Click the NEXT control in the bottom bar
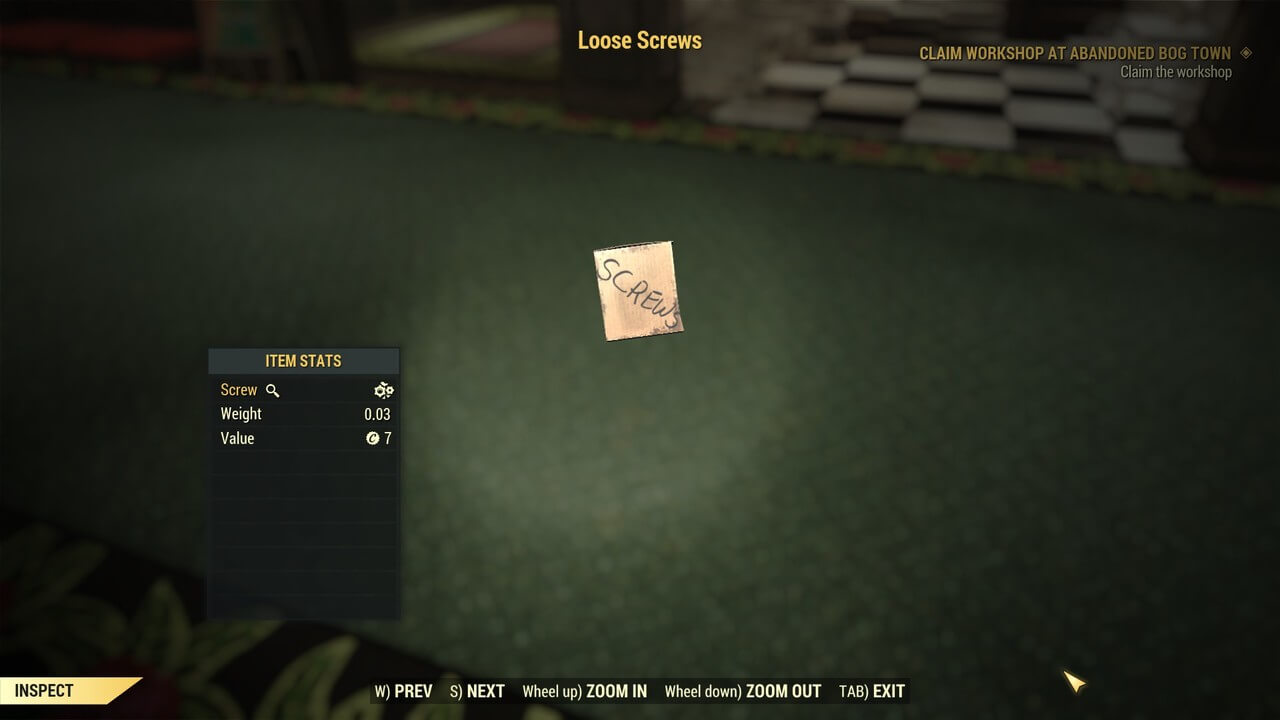The image size is (1280, 720). click(477, 691)
